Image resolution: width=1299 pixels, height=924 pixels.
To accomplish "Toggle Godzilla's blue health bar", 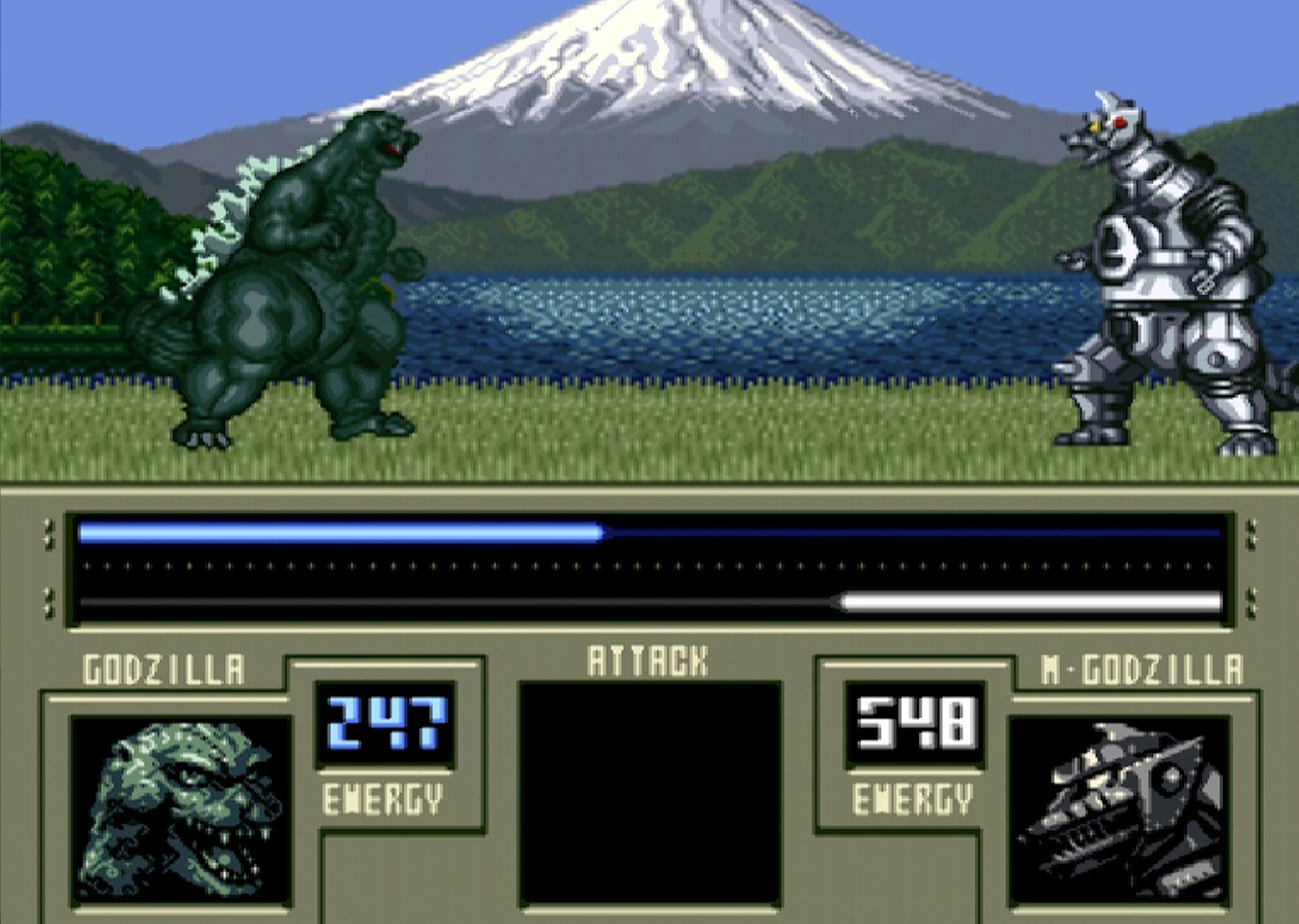I will click(342, 530).
